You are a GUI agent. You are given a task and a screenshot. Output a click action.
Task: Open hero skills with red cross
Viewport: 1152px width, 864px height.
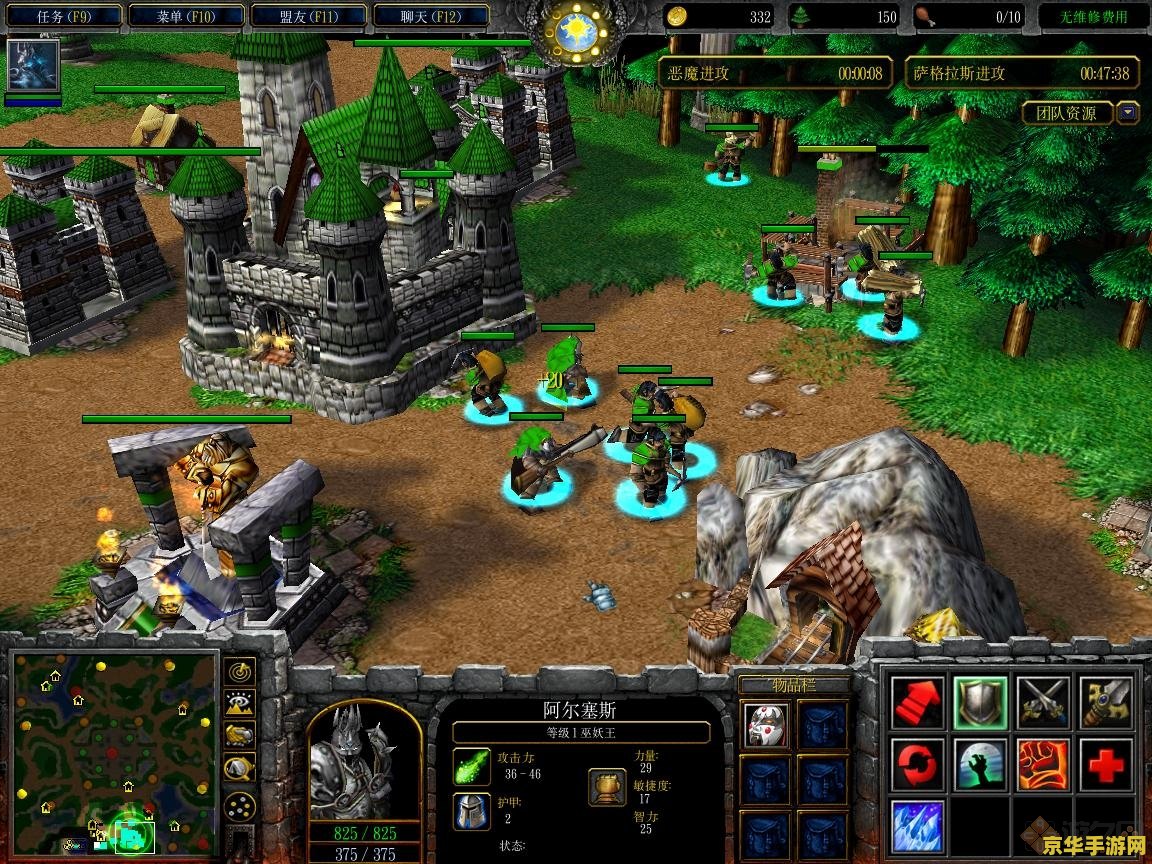point(1106,765)
